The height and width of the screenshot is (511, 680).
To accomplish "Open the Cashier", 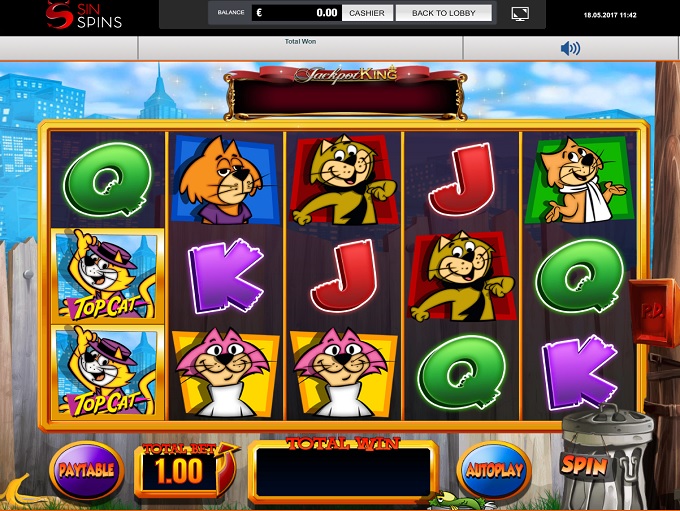I will [x=368, y=13].
